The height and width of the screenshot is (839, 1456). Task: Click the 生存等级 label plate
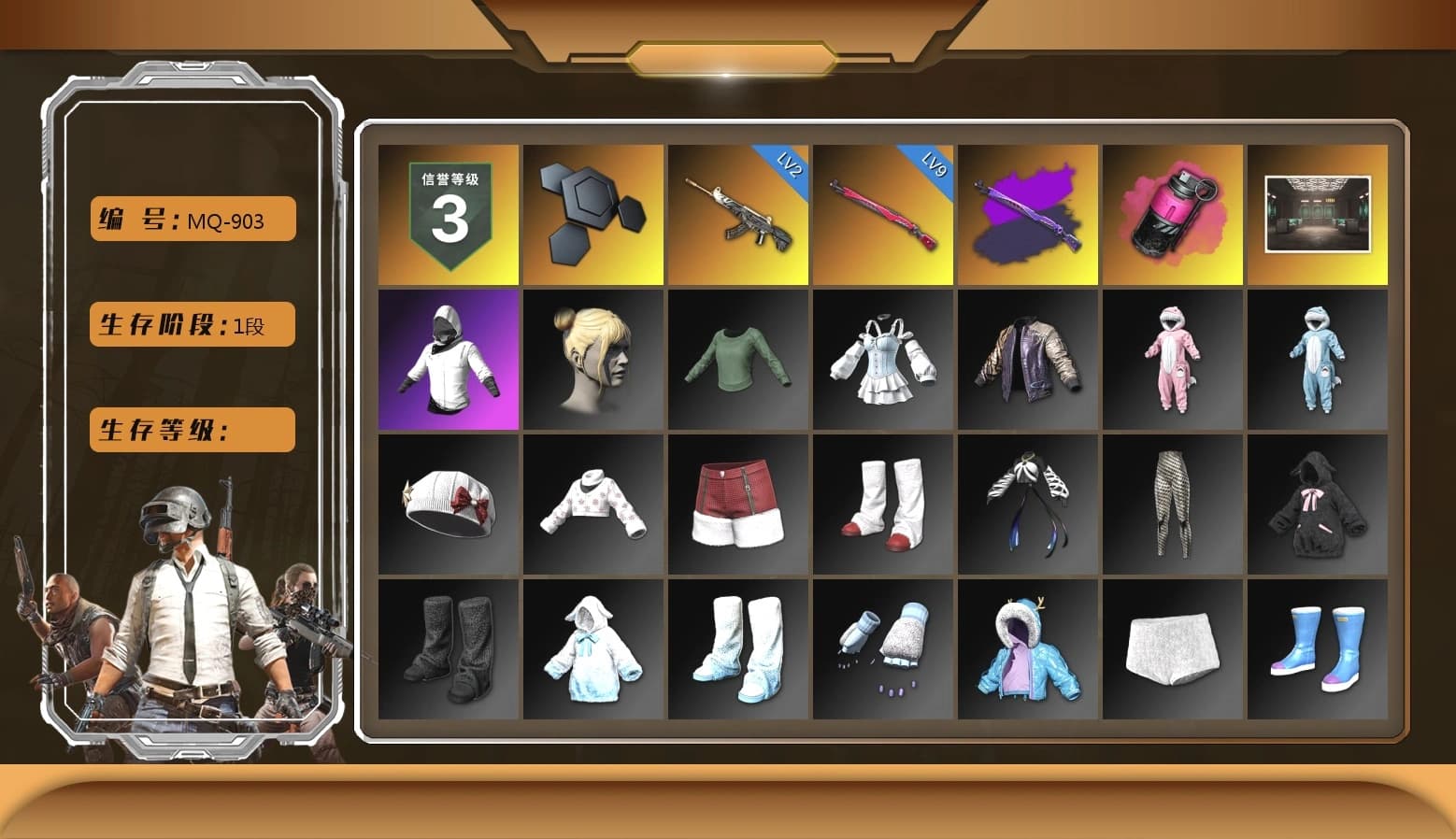191,430
